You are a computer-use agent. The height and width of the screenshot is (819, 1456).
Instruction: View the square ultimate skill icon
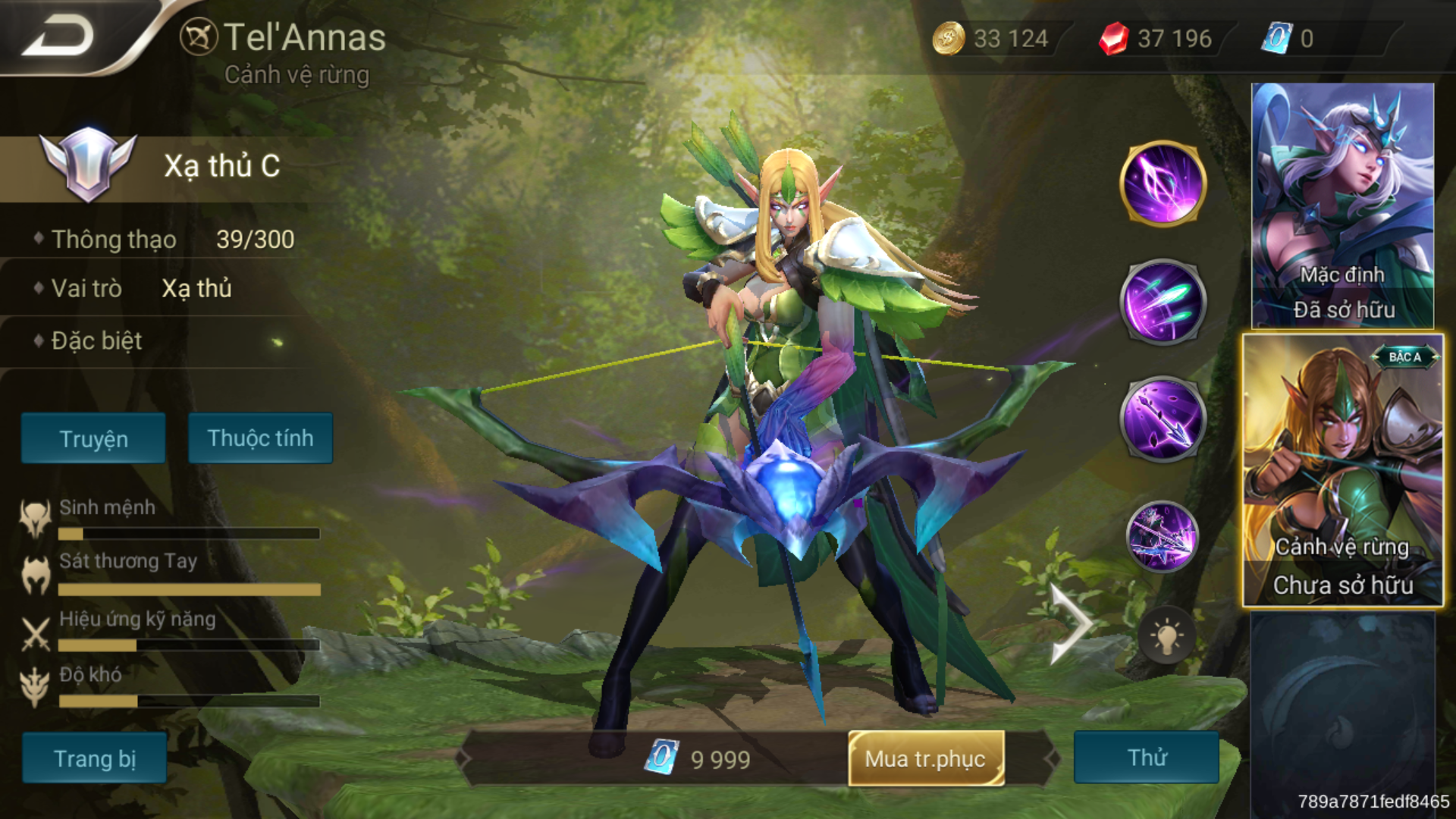click(x=1162, y=537)
